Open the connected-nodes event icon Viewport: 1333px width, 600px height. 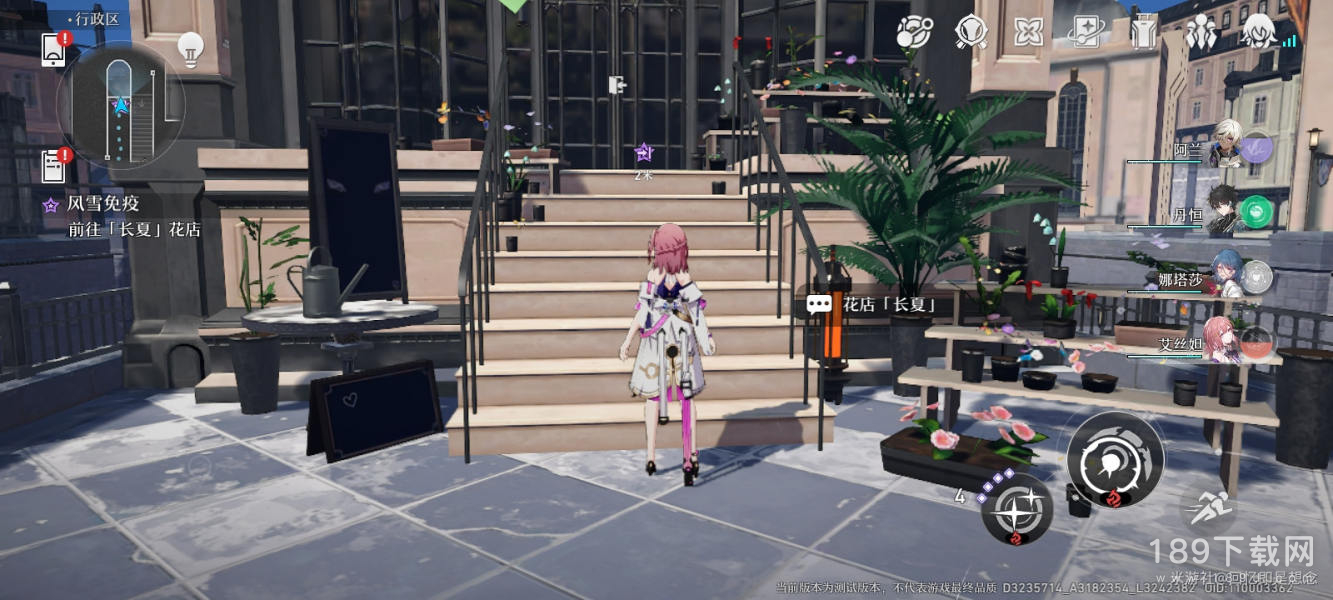point(913,33)
